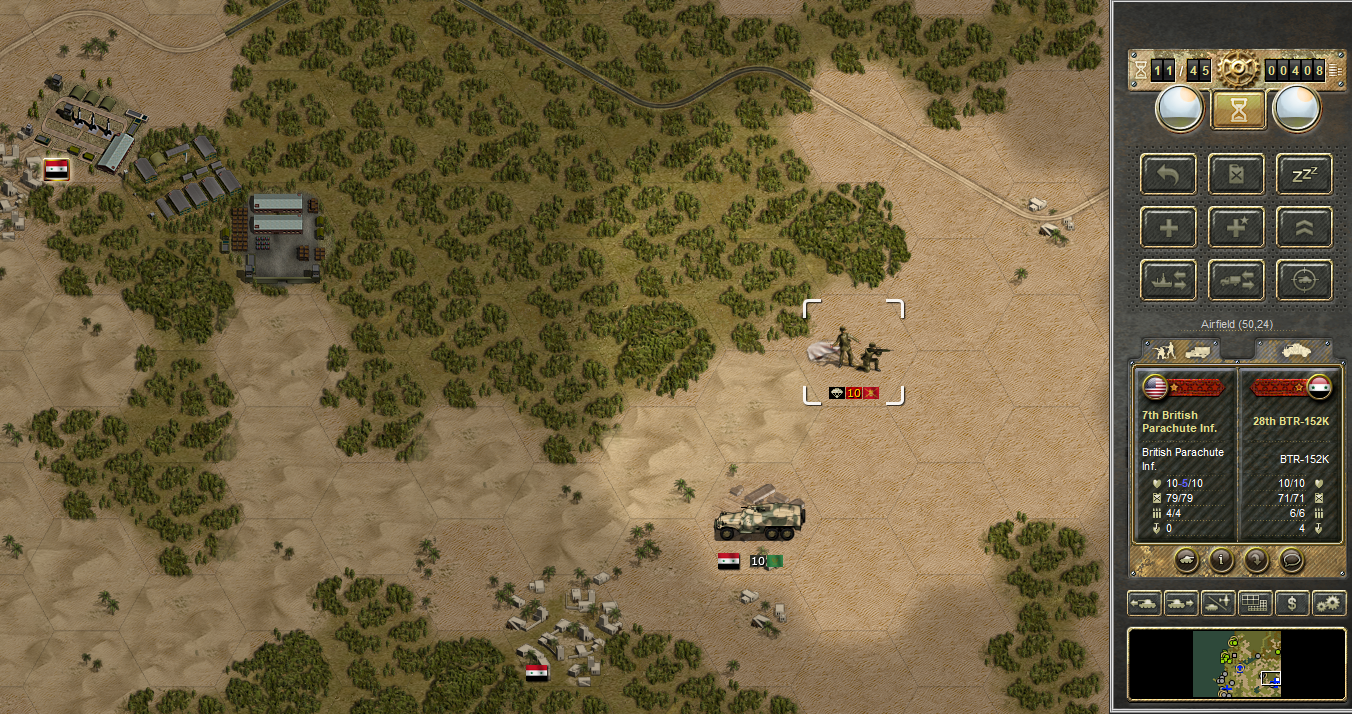Select next unit with right-arrow tank button
Image resolution: width=1352 pixels, height=714 pixels.
point(1180,603)
